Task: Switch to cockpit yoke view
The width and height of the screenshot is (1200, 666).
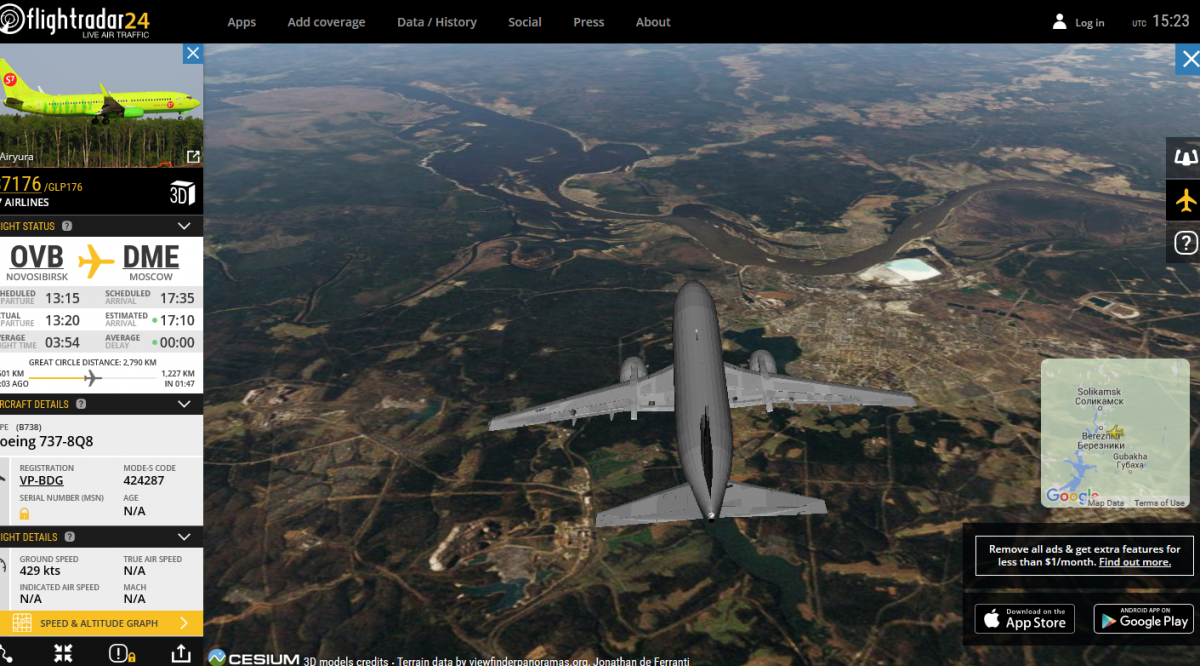Action: (1185, 157)
